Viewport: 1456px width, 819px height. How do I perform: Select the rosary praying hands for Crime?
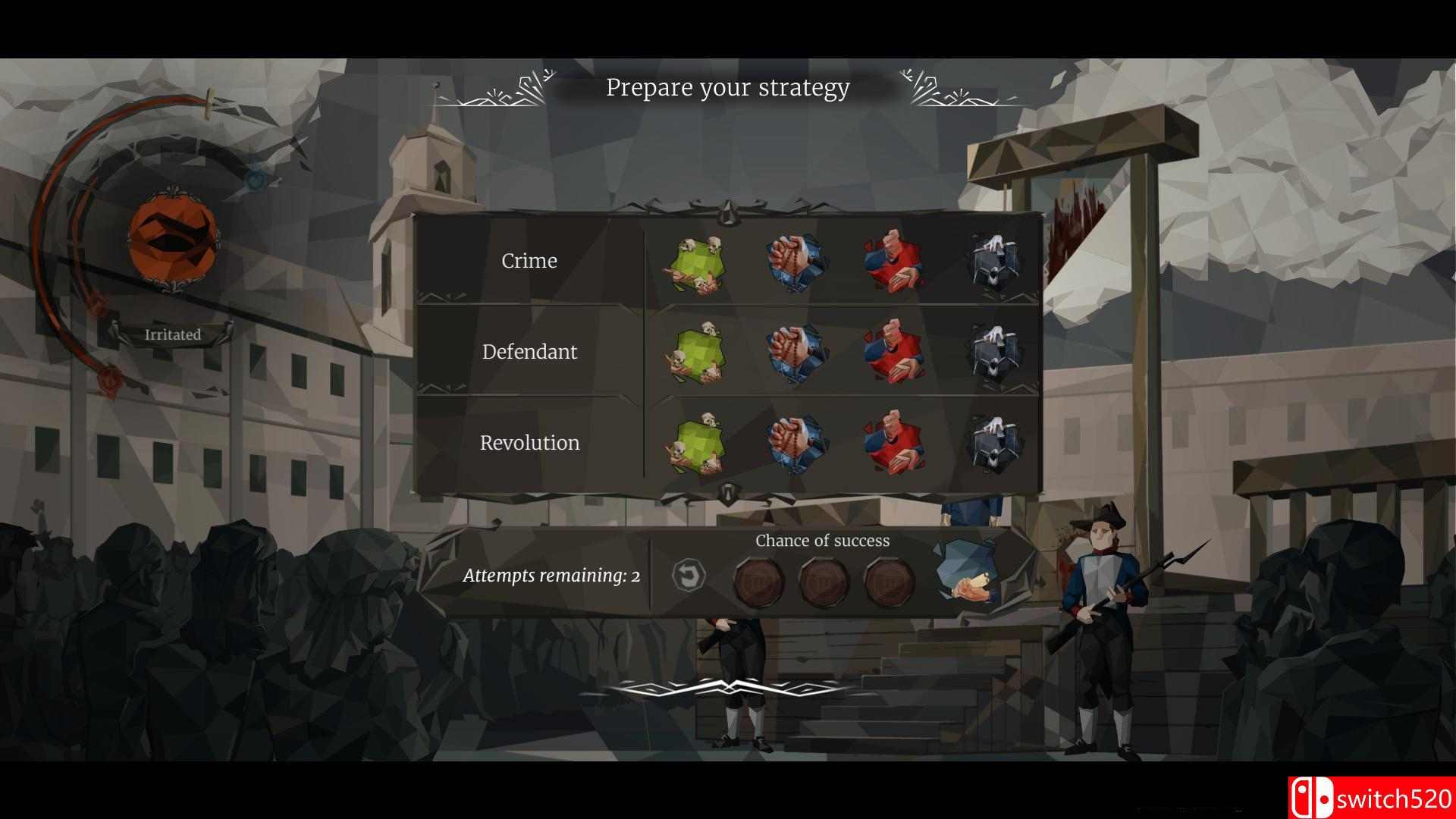pyautogui.click(x=795, y=262)
